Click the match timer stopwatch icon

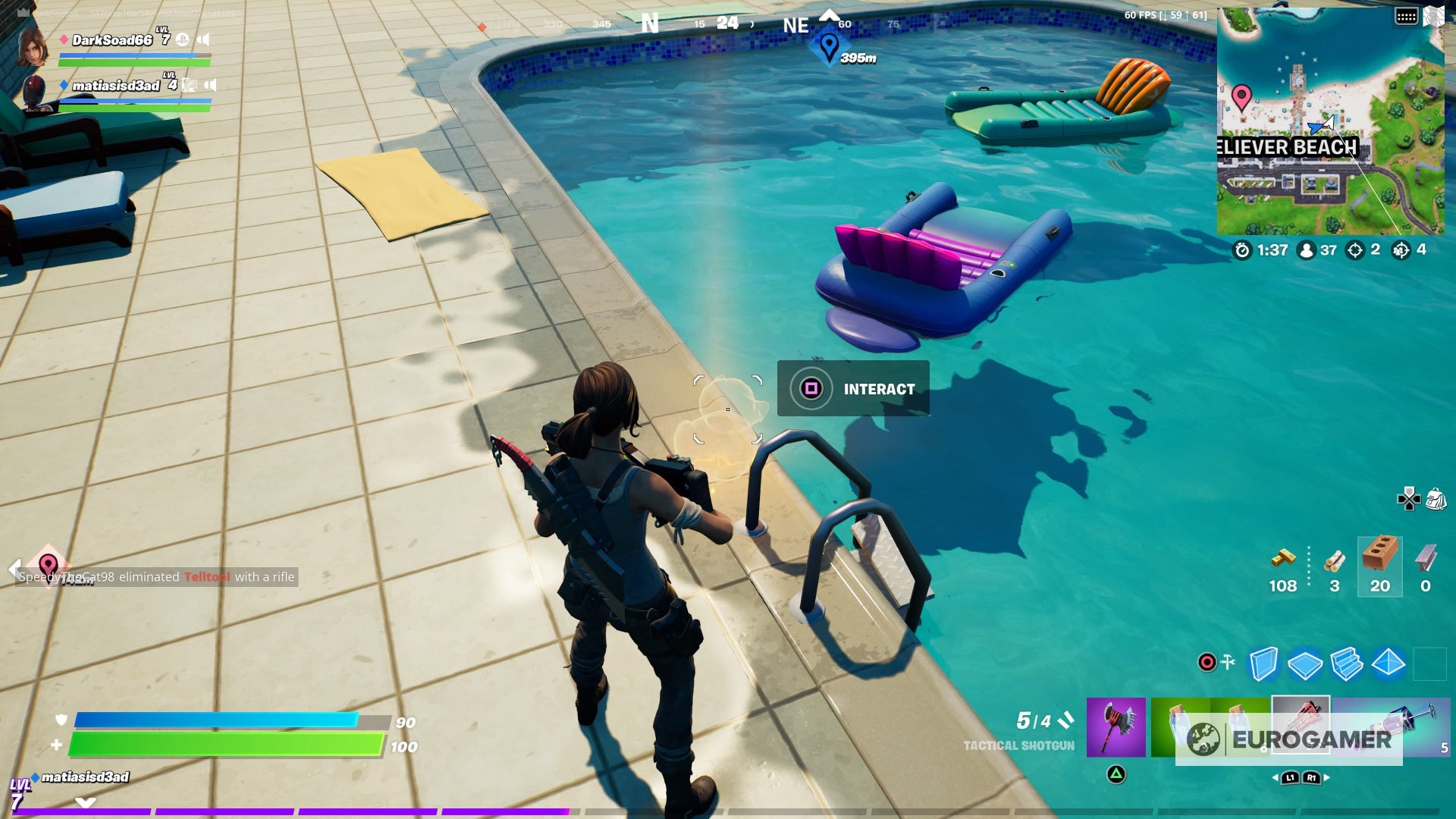pos(1244,251)
